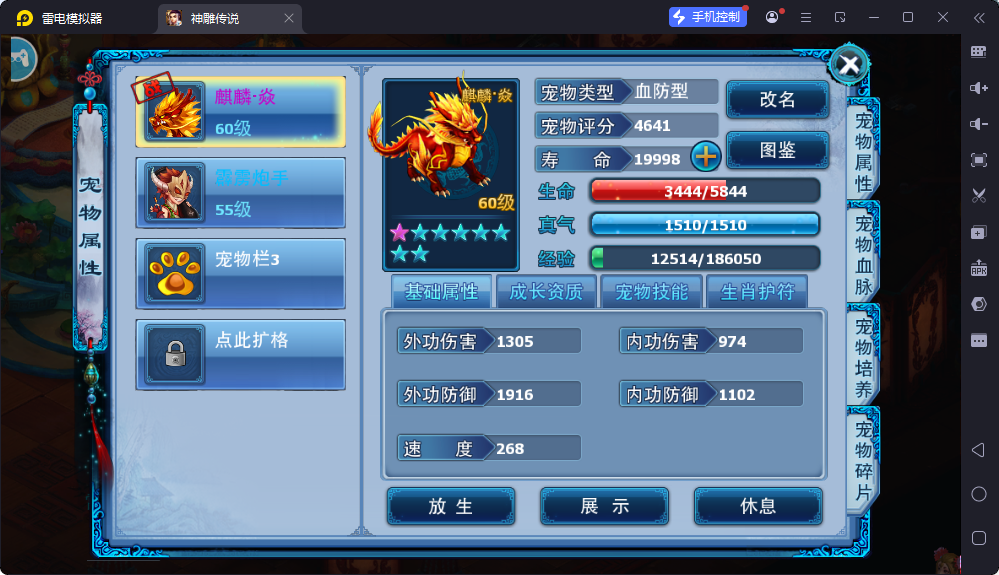Select the 麒麟·焱 pet entry
The width and height of the screenshot is (999, 575).
tap(241, 112)
